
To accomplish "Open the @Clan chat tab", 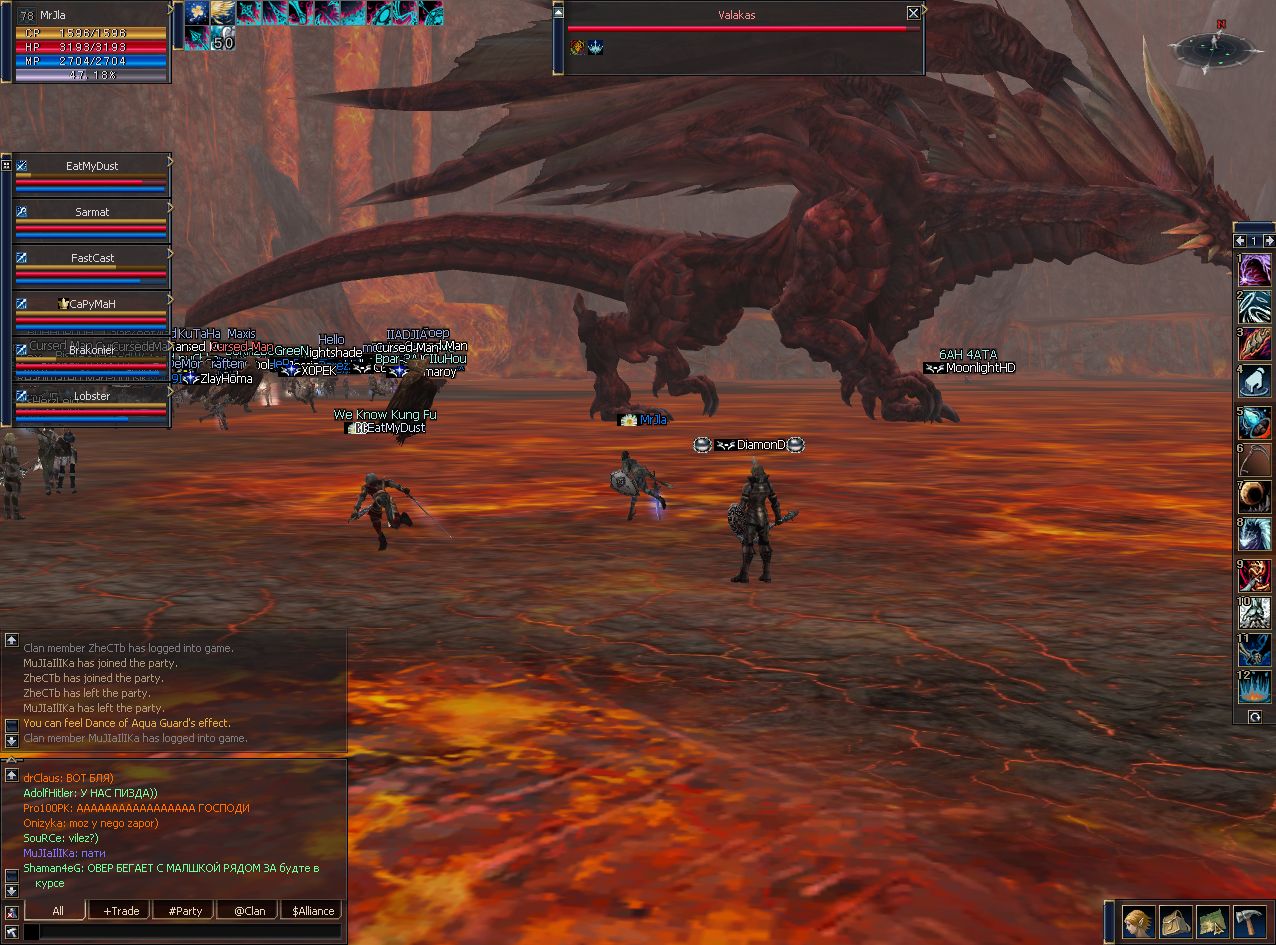I will click(x=249, y=911).
